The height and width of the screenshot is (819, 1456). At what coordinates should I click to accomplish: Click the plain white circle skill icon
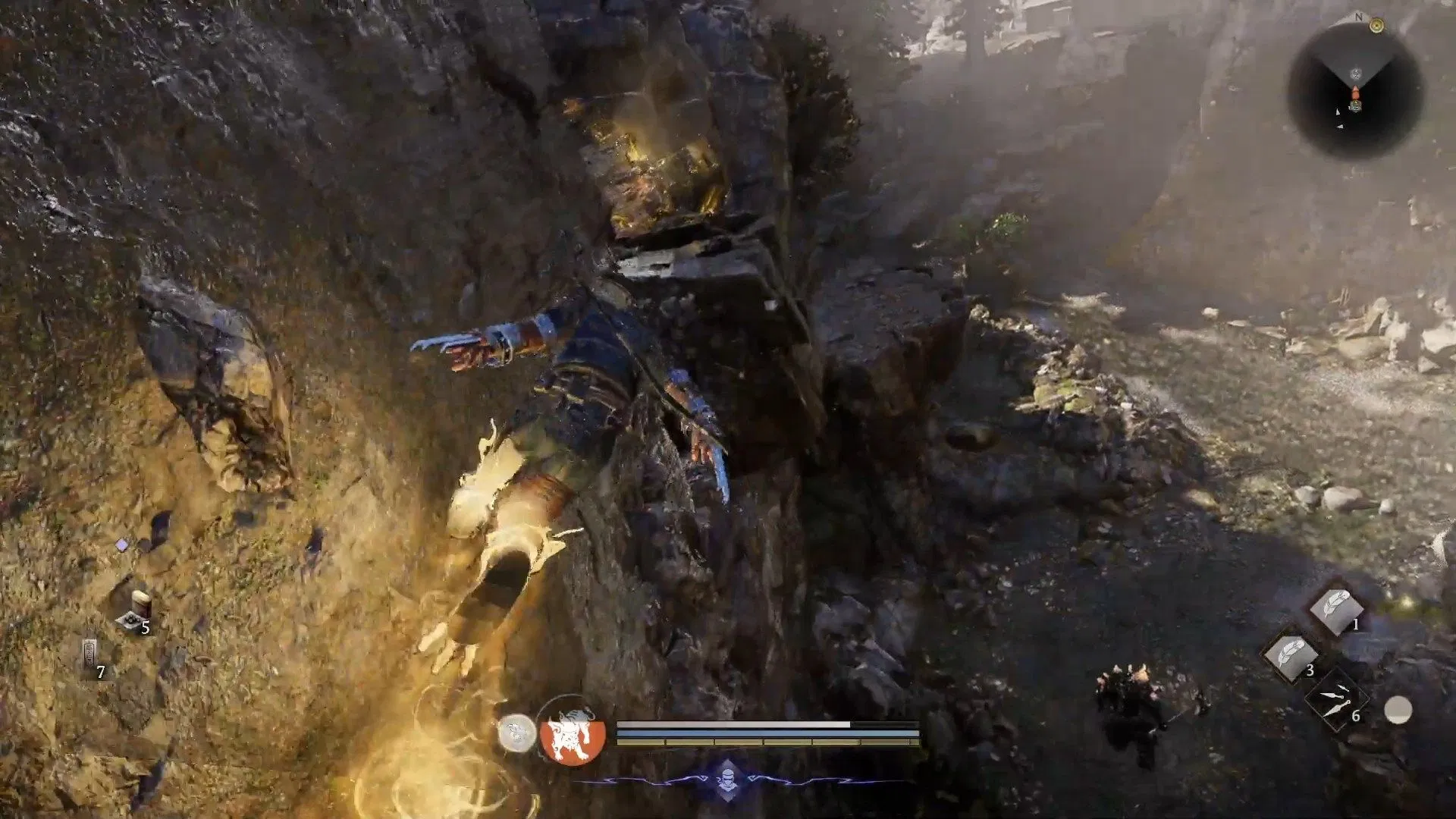1398,711
